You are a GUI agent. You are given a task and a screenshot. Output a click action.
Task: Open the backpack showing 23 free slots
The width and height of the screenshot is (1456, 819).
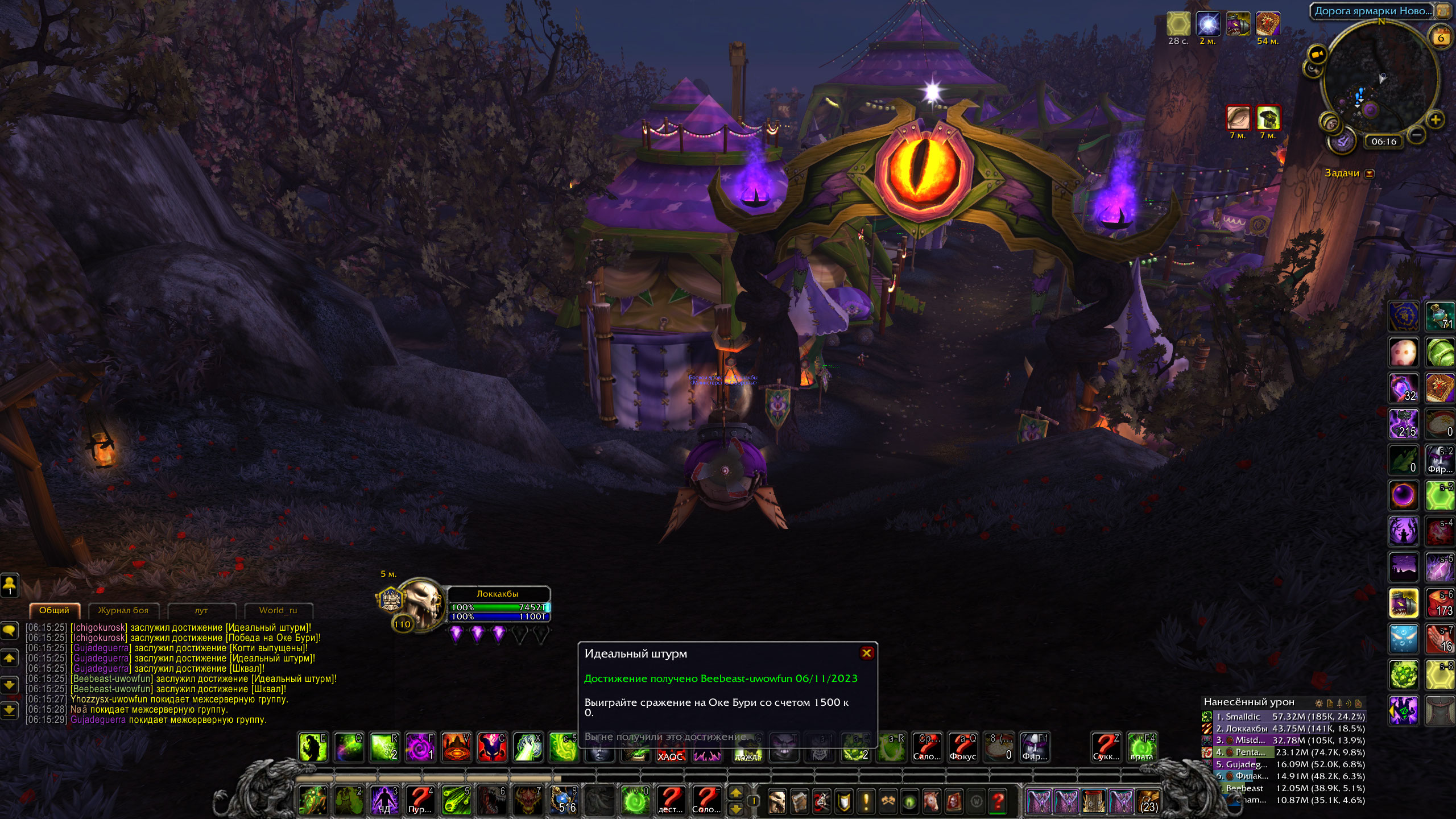(x=1149, y=801)
